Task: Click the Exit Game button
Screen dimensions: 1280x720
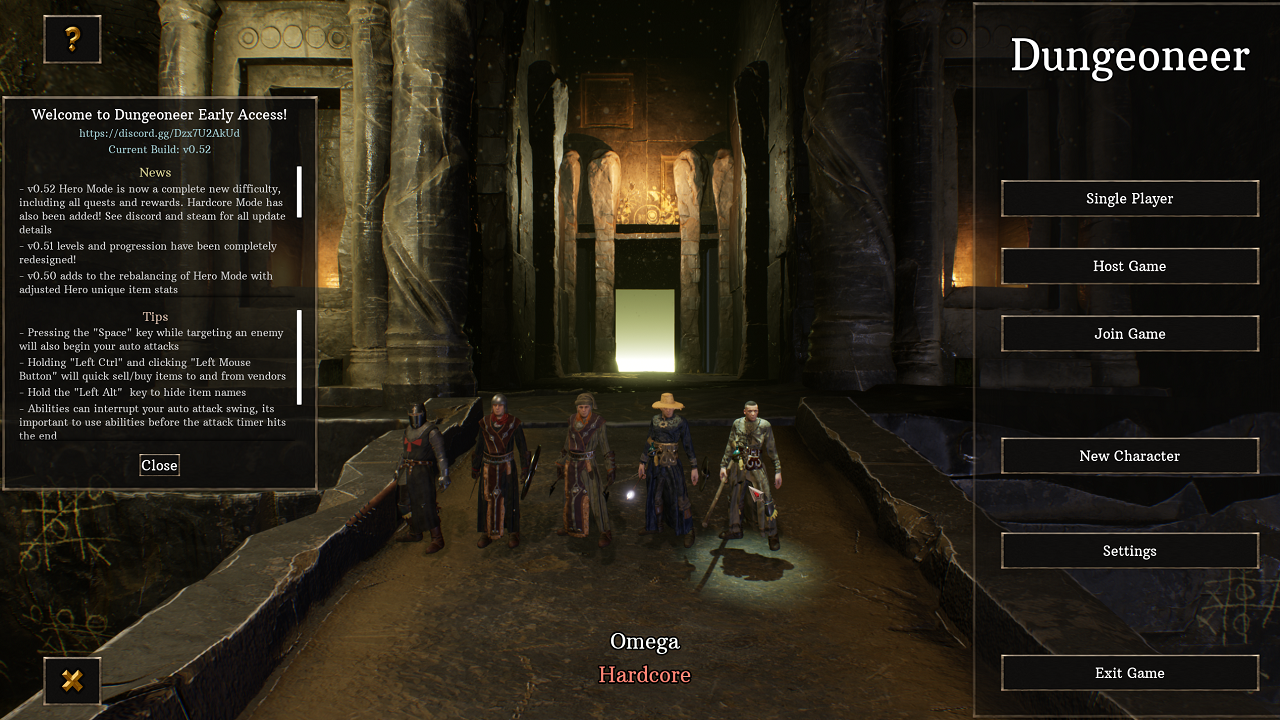Action: [x=1129, y=673]
